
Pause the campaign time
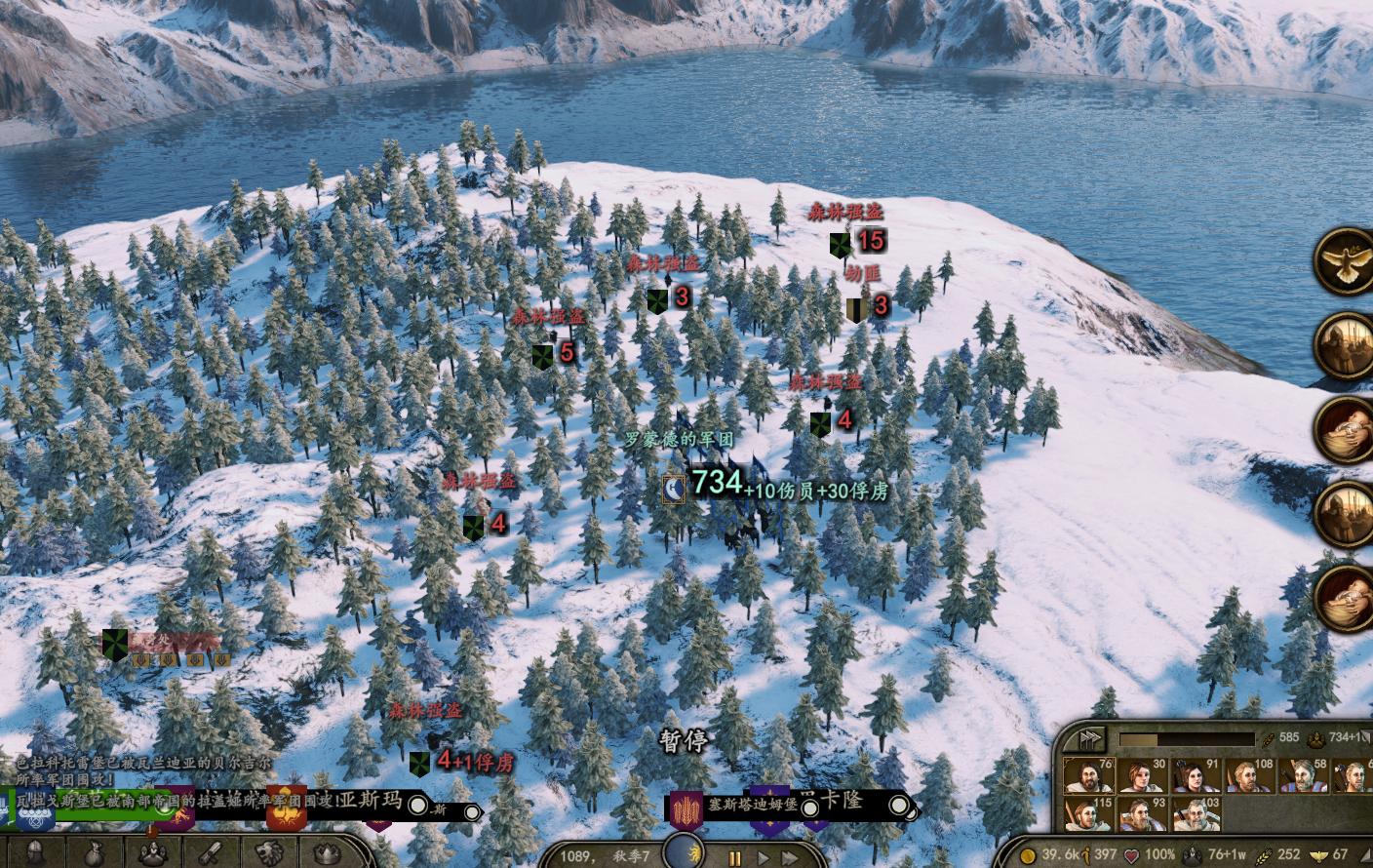click(x=735, y=858)
